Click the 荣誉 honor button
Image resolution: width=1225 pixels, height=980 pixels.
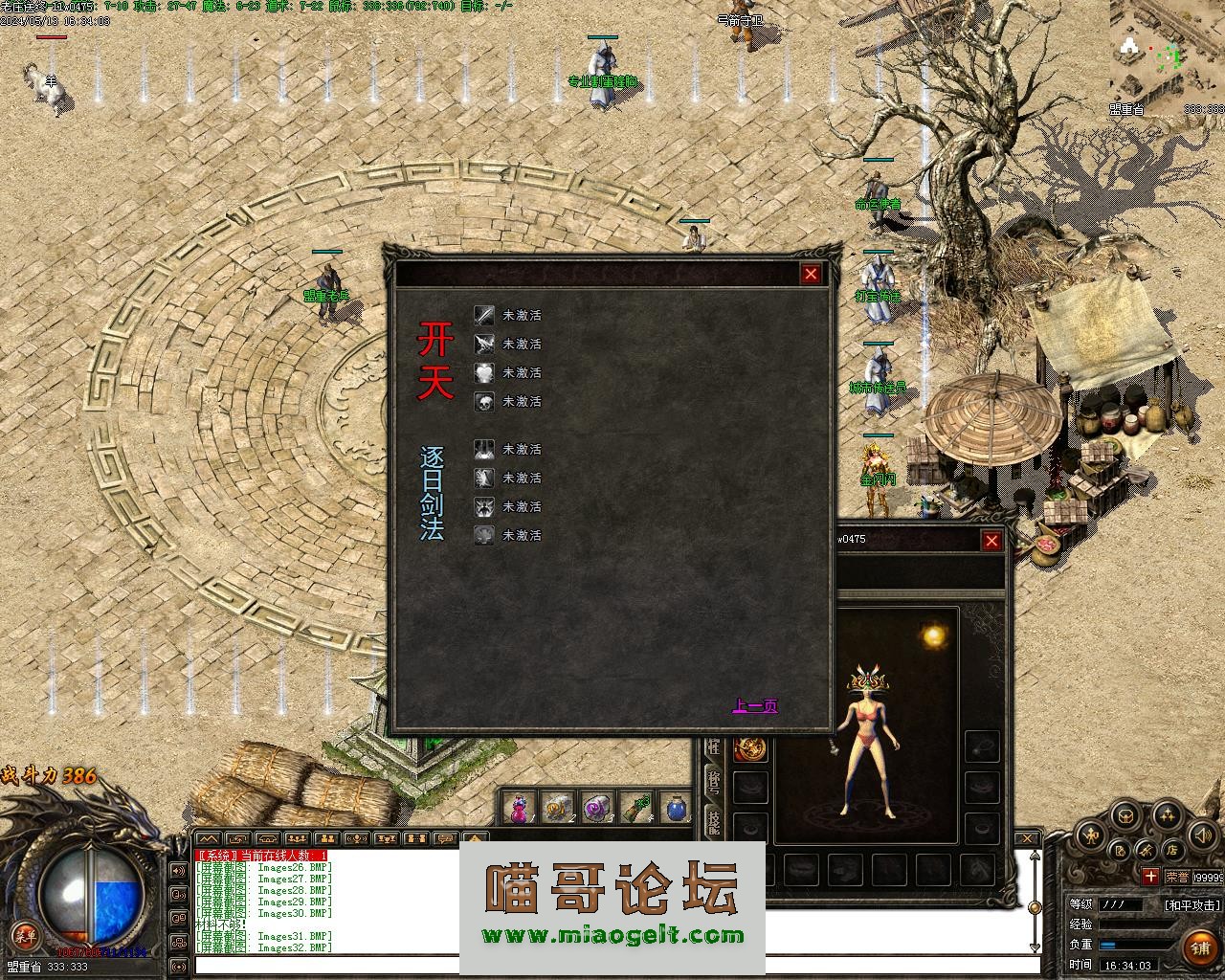coord(1178,876)
